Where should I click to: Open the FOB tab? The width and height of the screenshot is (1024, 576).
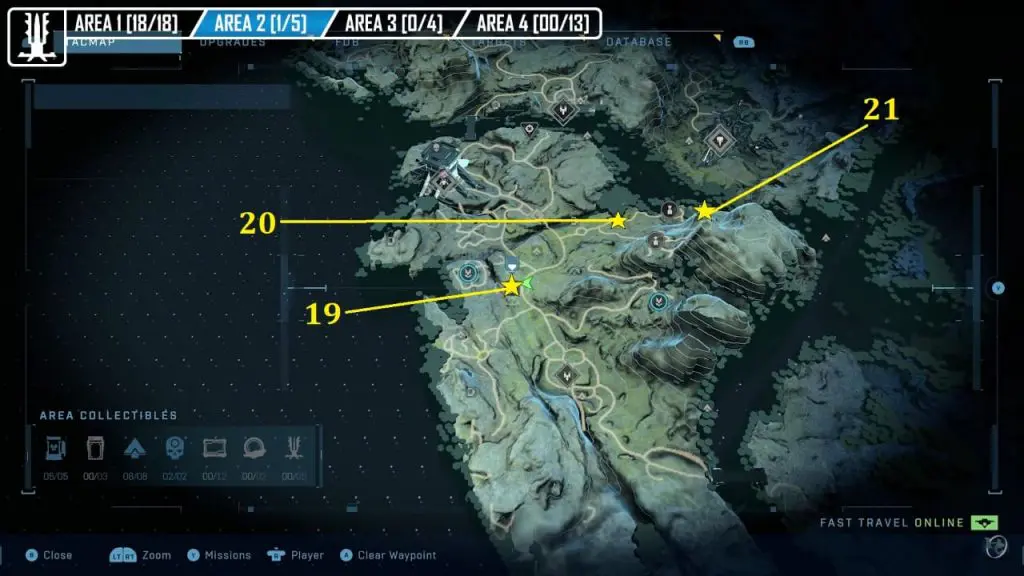pyautogui.click(x=349, y=43)
